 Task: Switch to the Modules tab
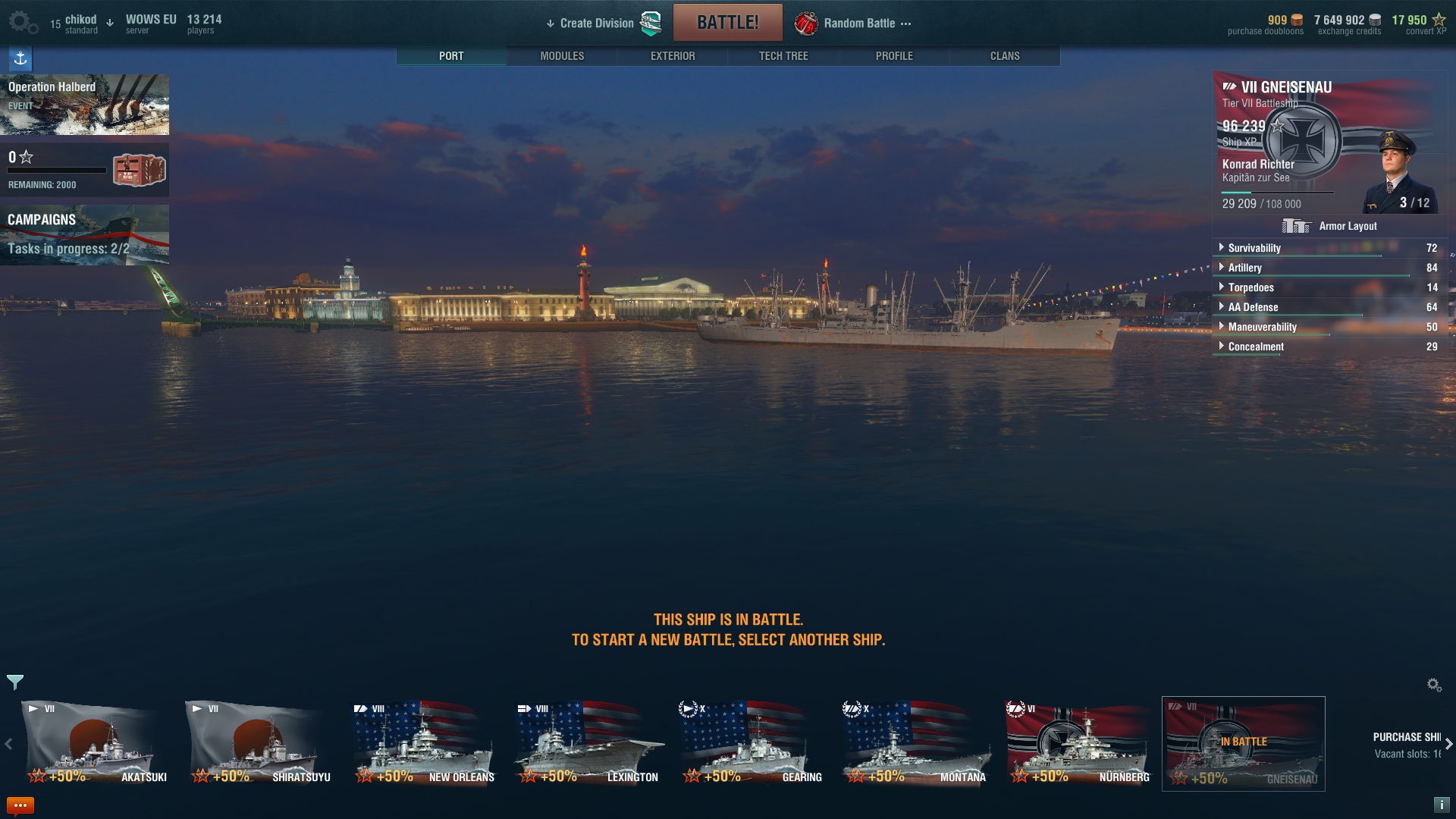[562, 56]
